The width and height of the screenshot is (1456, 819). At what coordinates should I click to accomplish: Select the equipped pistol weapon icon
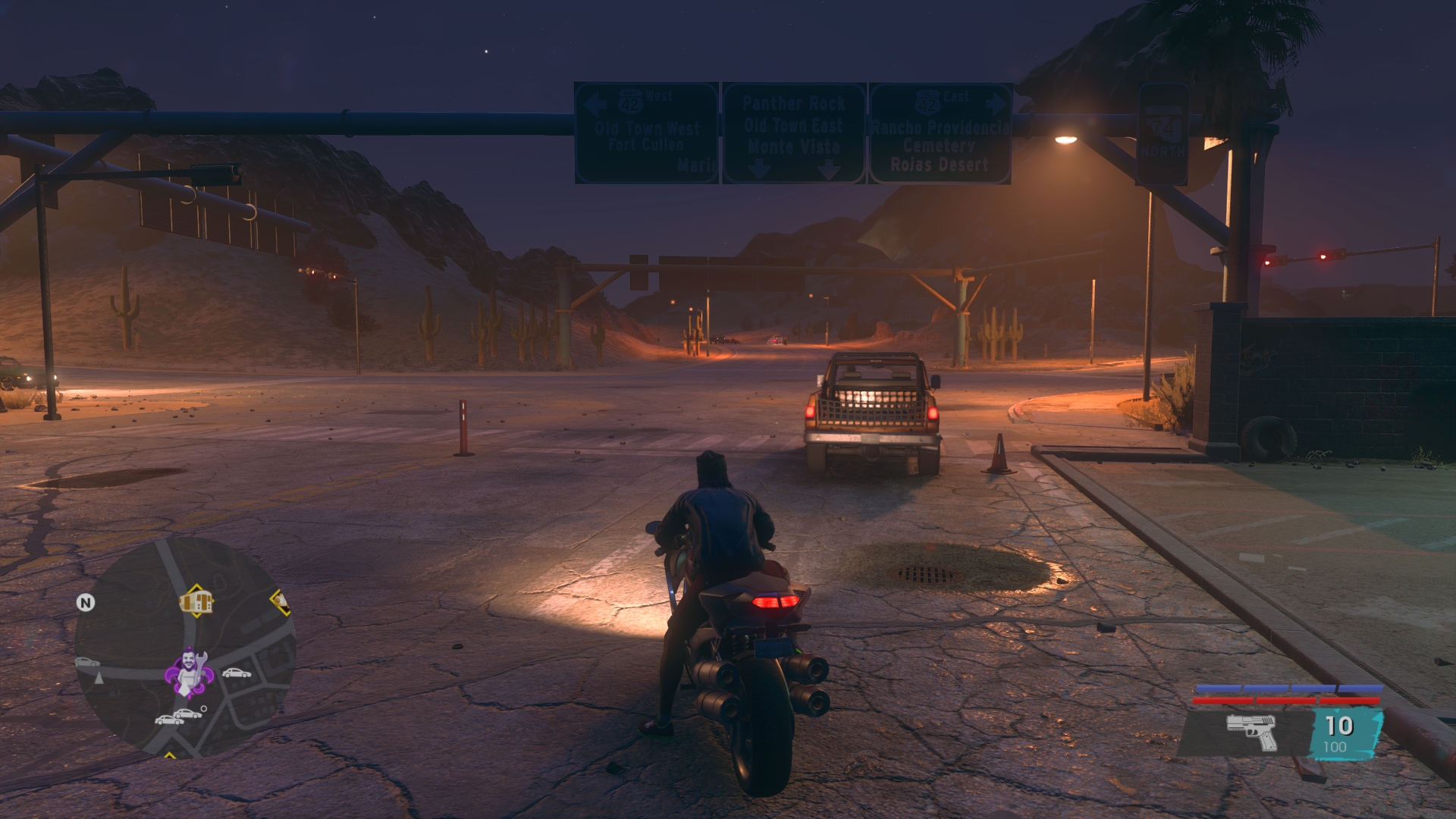[1251, 732]
